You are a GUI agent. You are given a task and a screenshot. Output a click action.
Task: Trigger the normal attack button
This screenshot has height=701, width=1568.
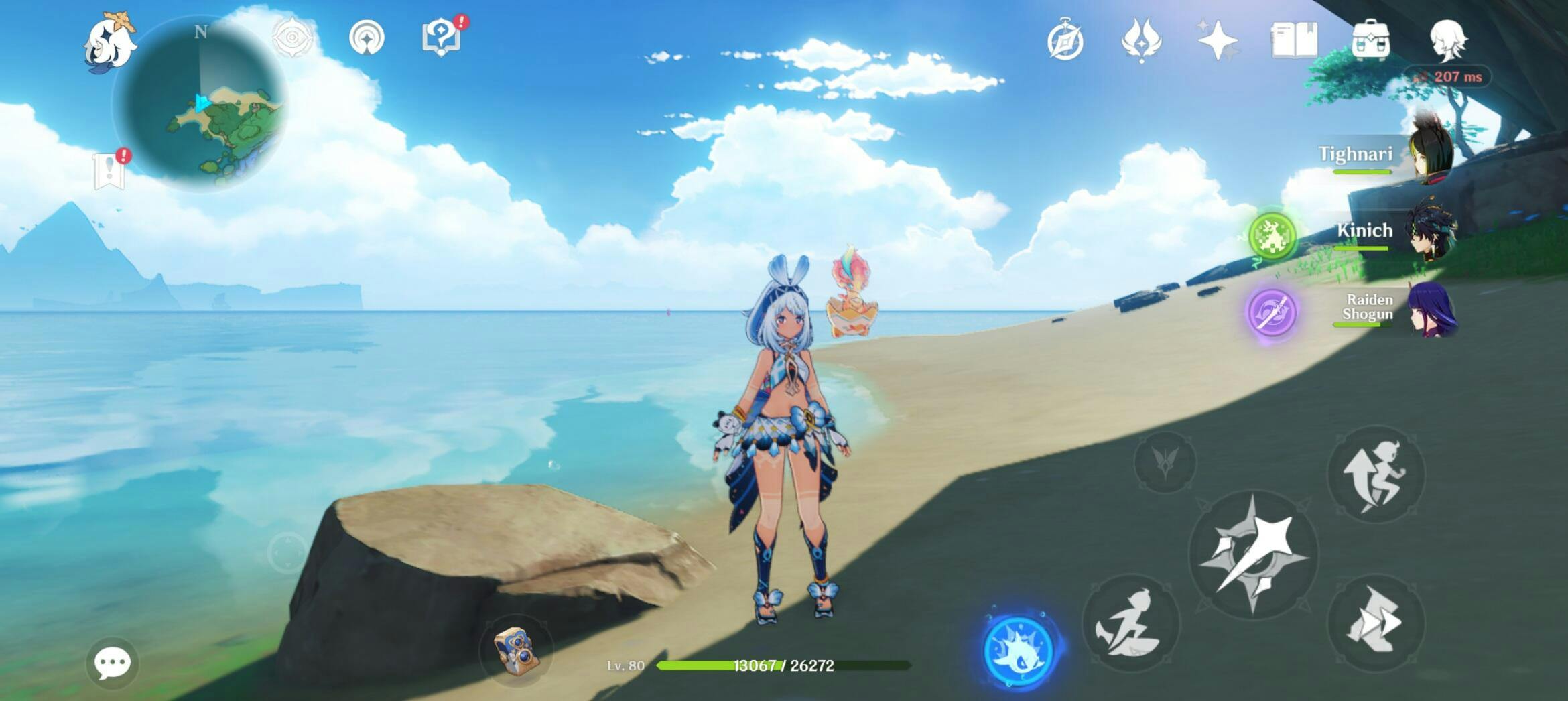pos(1253,554)
